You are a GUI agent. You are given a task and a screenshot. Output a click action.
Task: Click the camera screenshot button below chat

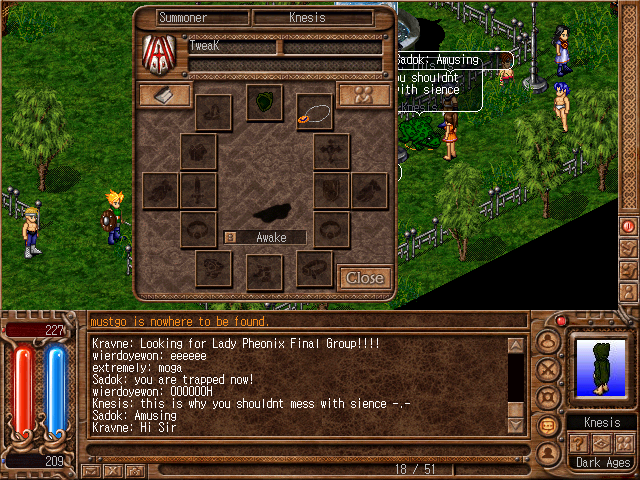pyautogui.click(x=135, y=469)
